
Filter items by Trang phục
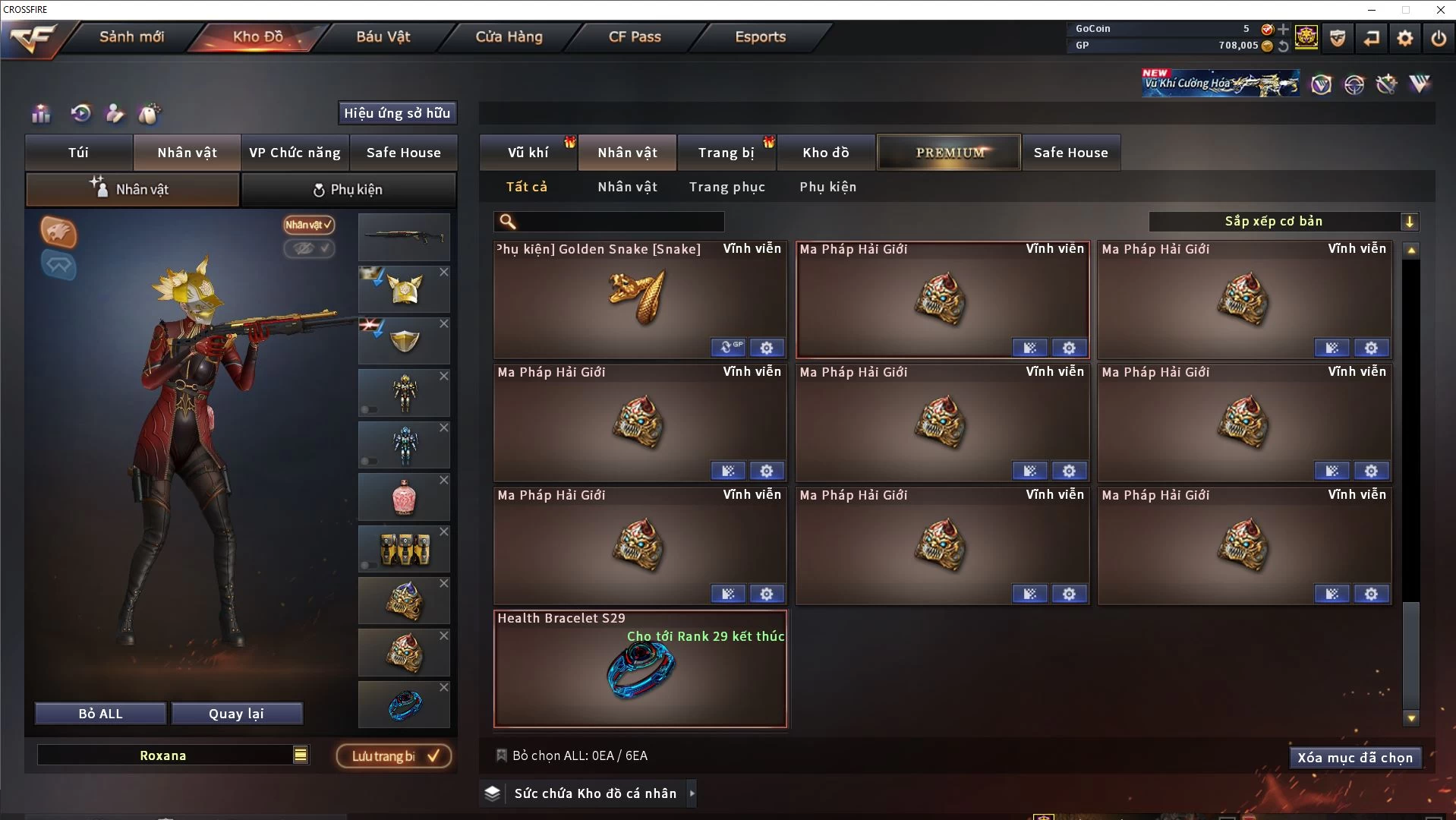(726, 187)
